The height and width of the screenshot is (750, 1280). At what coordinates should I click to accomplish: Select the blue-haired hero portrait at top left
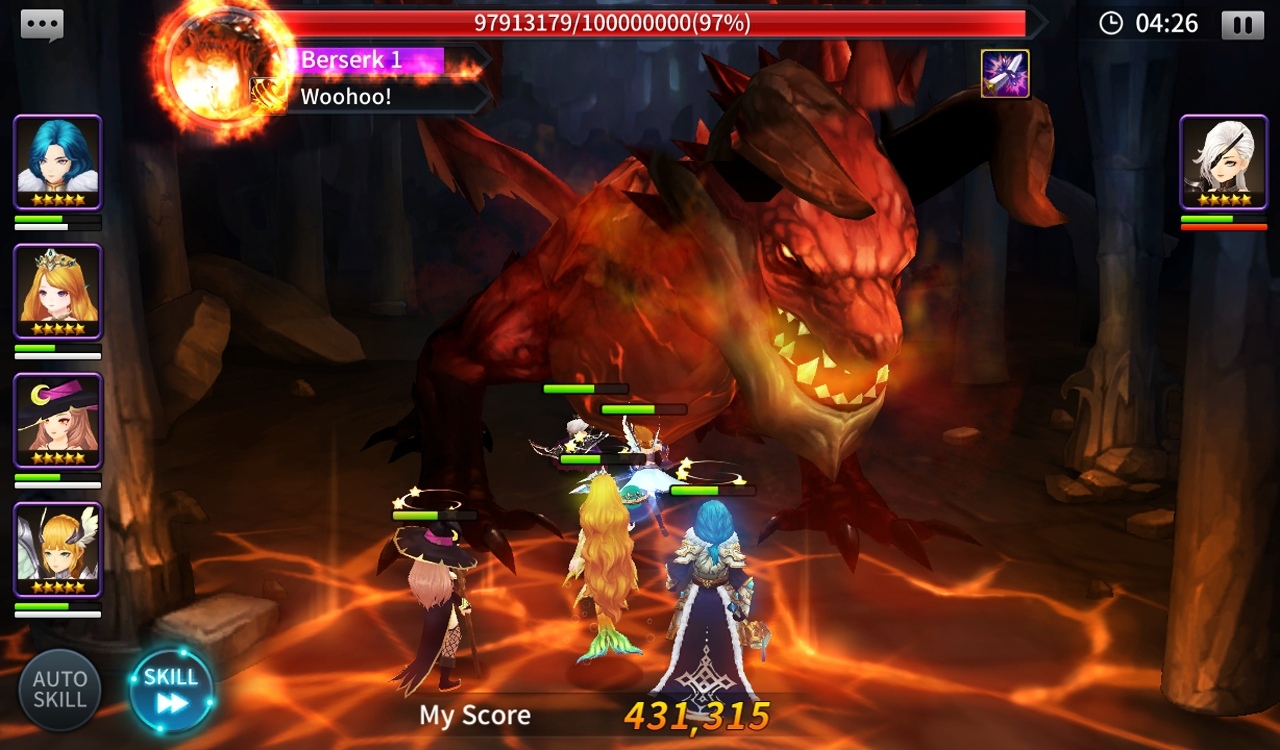coord(57,162)
